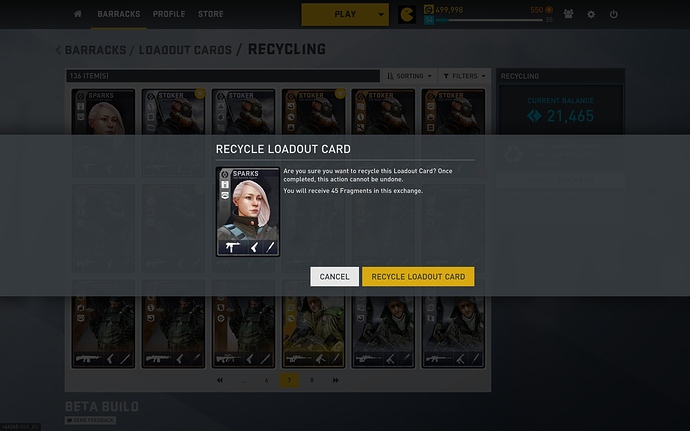The image size is (690, 431).
Task: Click the yellow player avatar icon
Action: (406, 15)
